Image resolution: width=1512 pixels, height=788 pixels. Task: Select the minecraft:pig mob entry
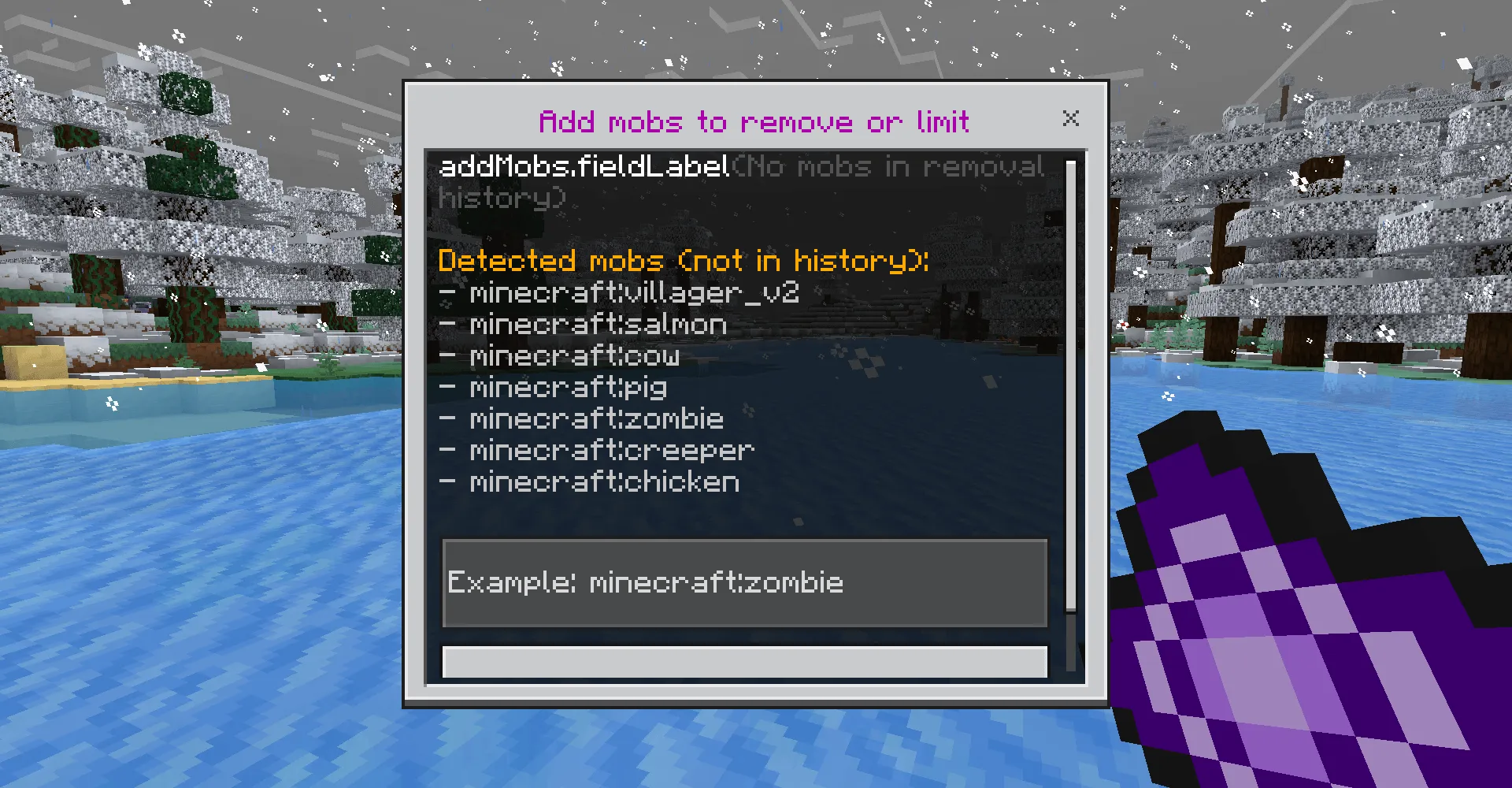567,387
